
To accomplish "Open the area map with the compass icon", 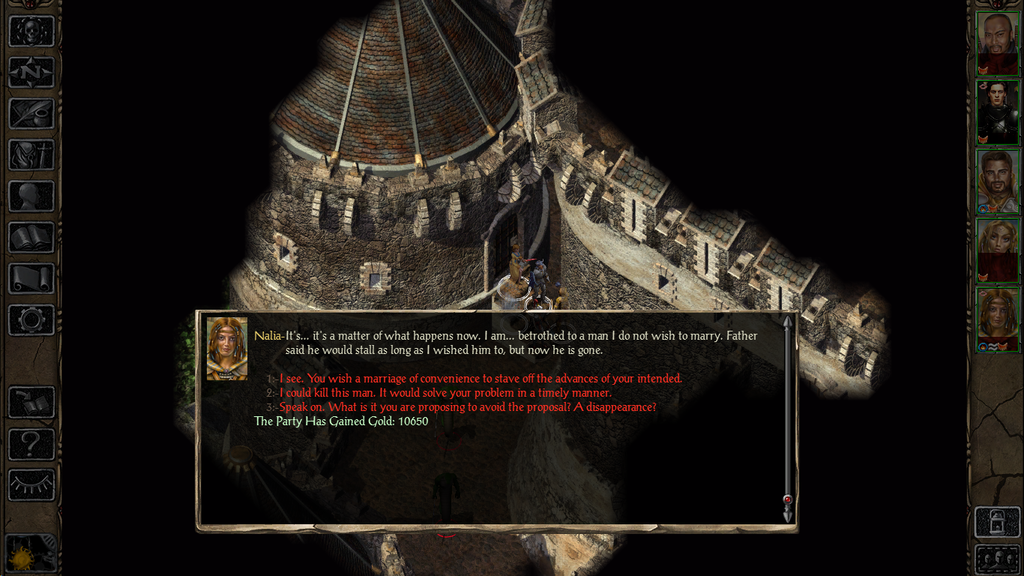I will click(31, 72).
